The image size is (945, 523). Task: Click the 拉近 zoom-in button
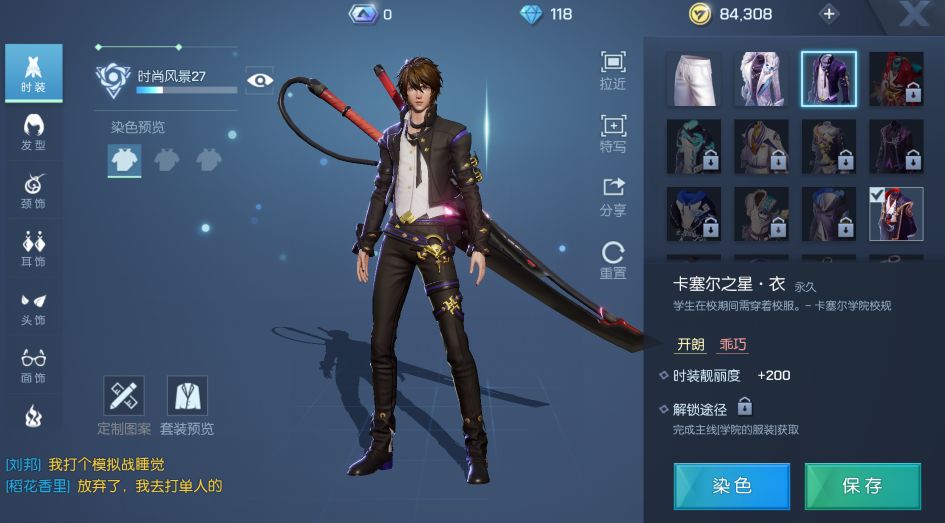(x=613, y=70)
